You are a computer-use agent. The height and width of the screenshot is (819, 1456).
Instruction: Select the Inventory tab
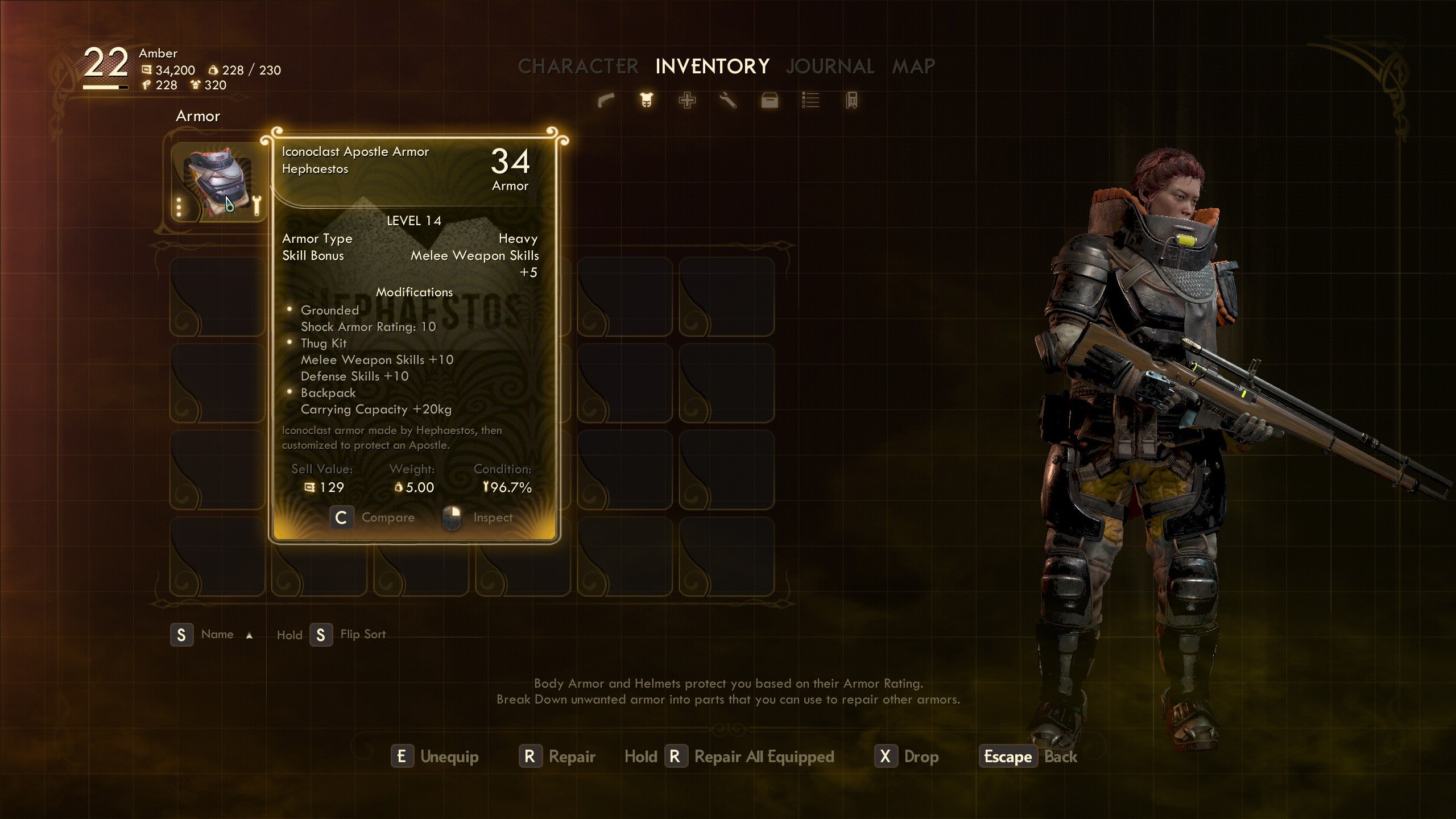point(712,67)
